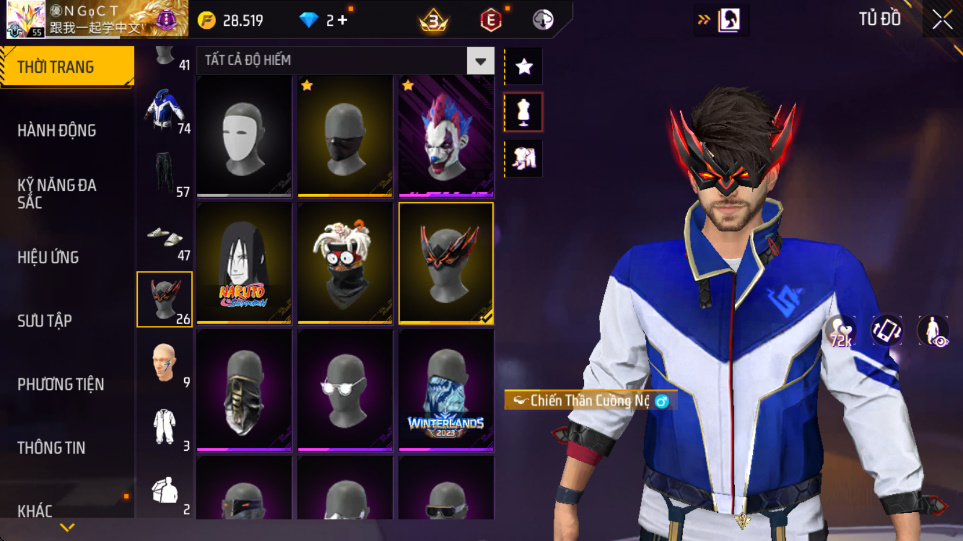Viewport: 963px width, 541px height.
Task: Select the plain white face mask
Action: coord(244,135)
